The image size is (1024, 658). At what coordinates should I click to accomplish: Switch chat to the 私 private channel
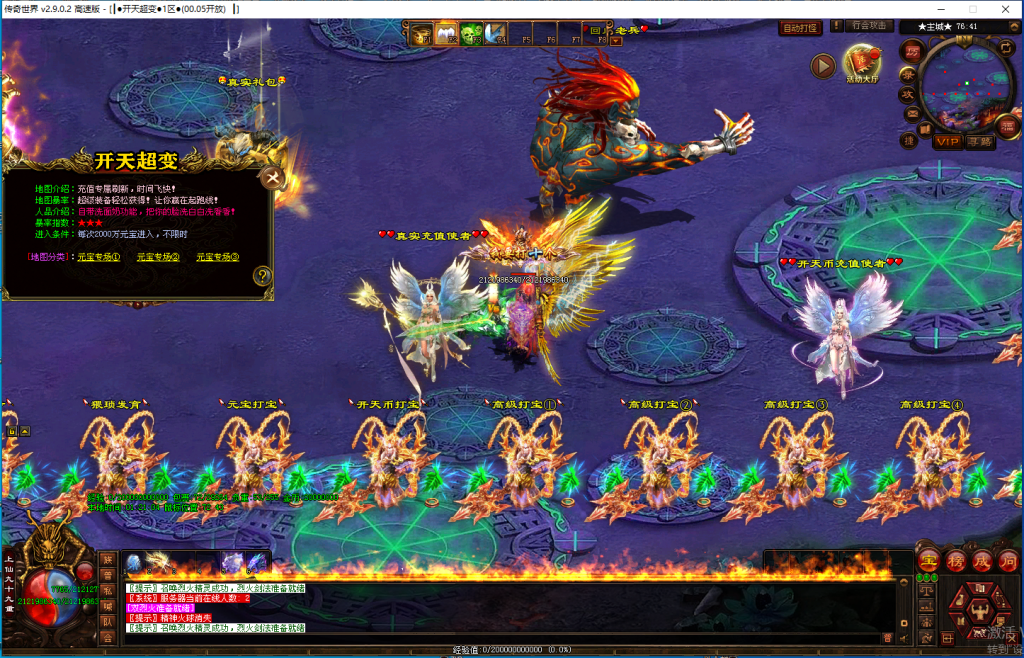108,590
